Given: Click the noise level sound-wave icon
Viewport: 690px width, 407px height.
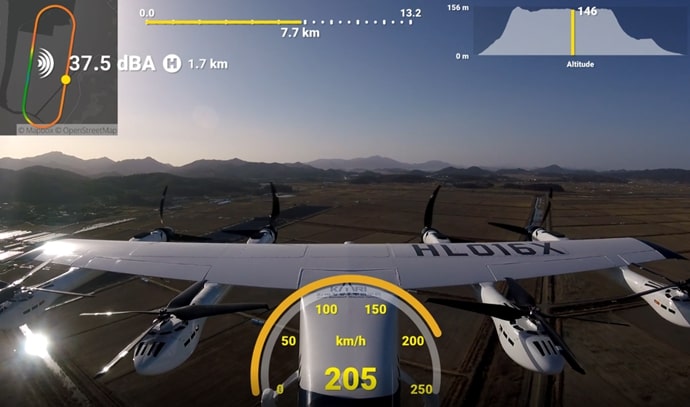Looking at the screenshot, I should [44, 64].
